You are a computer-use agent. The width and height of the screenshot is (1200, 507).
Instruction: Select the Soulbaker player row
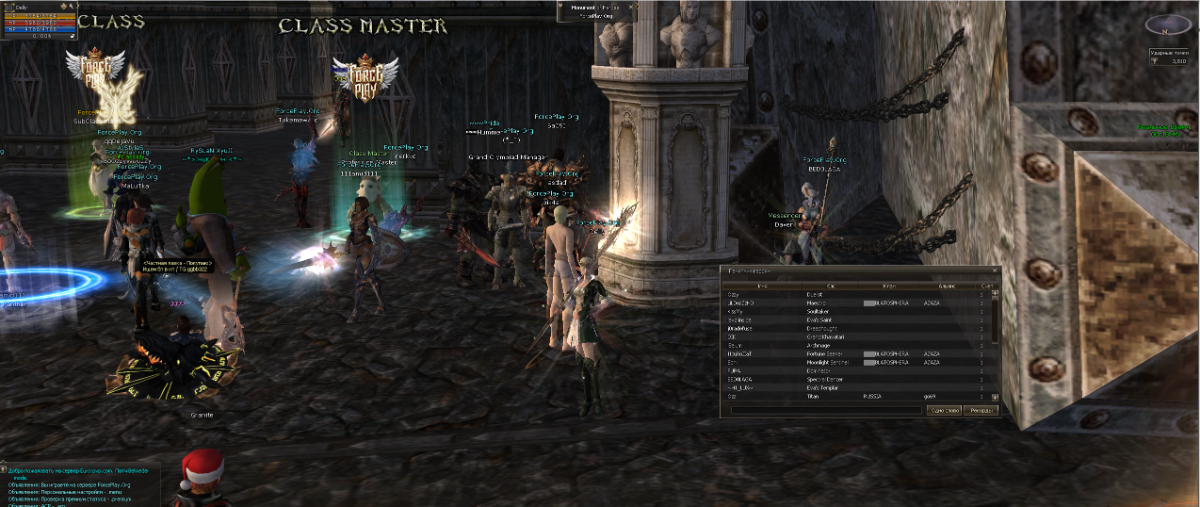(x=820, y=311)
